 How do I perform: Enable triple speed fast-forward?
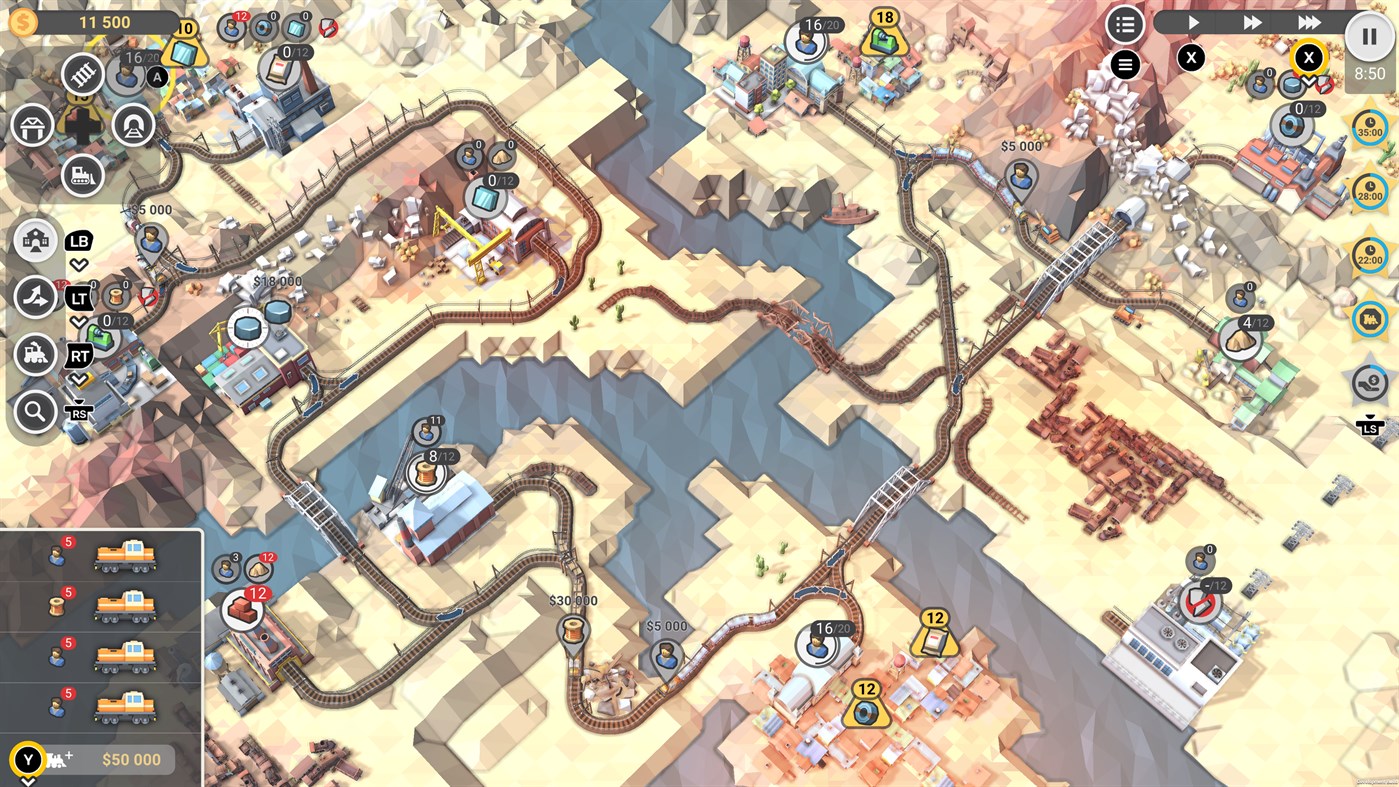pos(1307,22)
